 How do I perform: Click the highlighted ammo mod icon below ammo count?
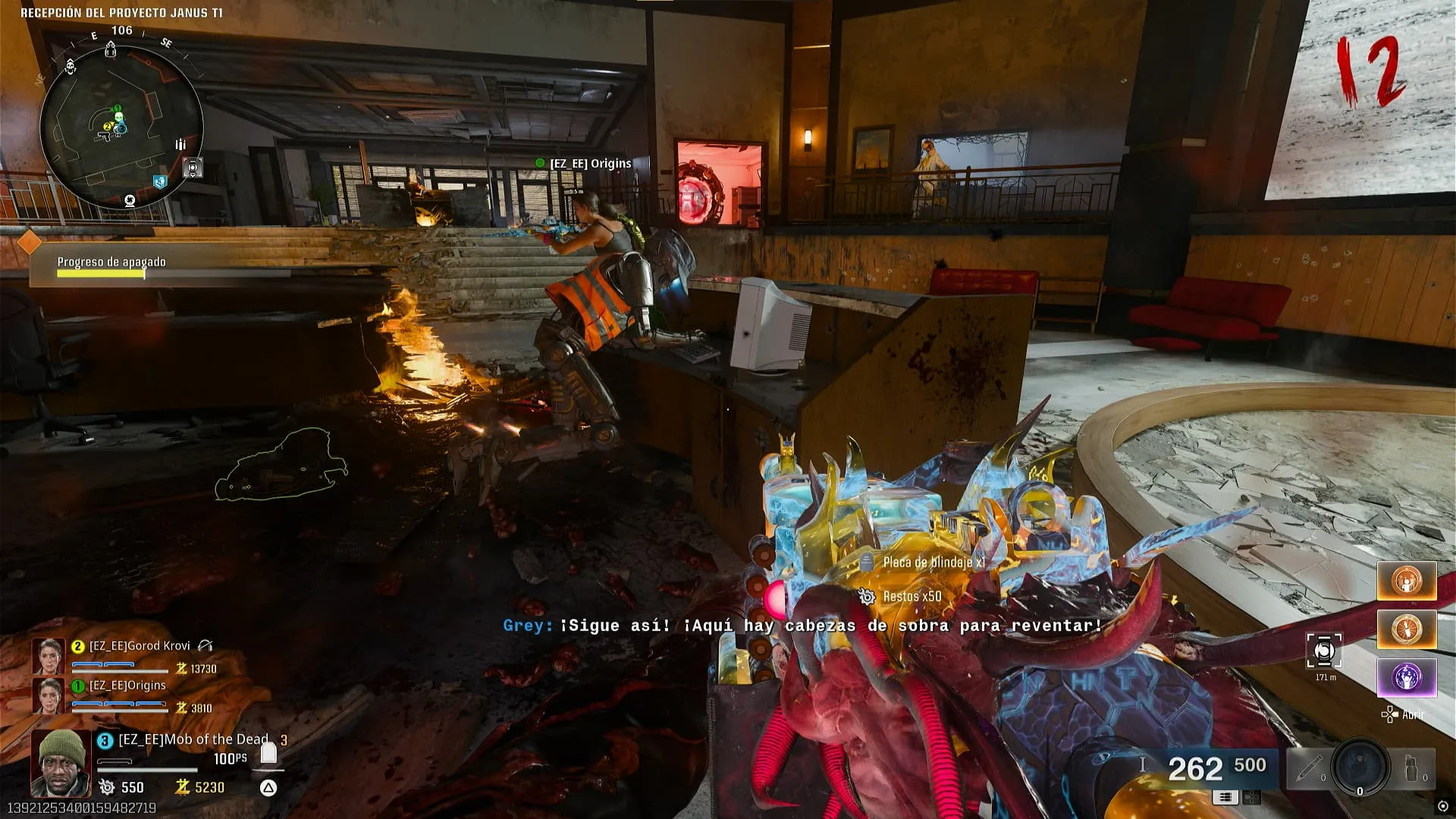(x=1225, y=797)
